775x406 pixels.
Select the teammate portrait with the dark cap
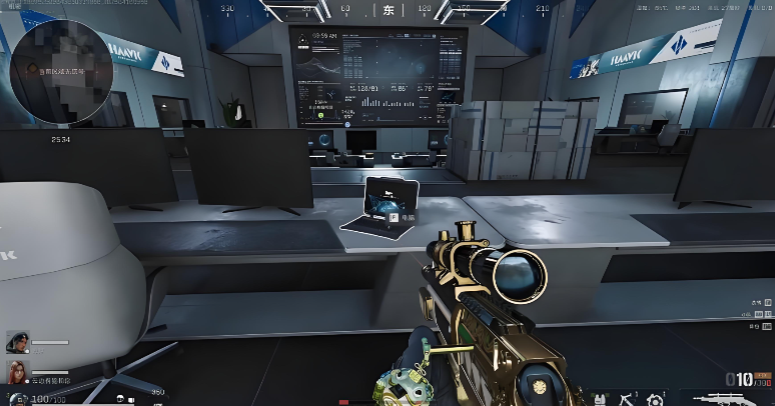[x=17, y=343]
